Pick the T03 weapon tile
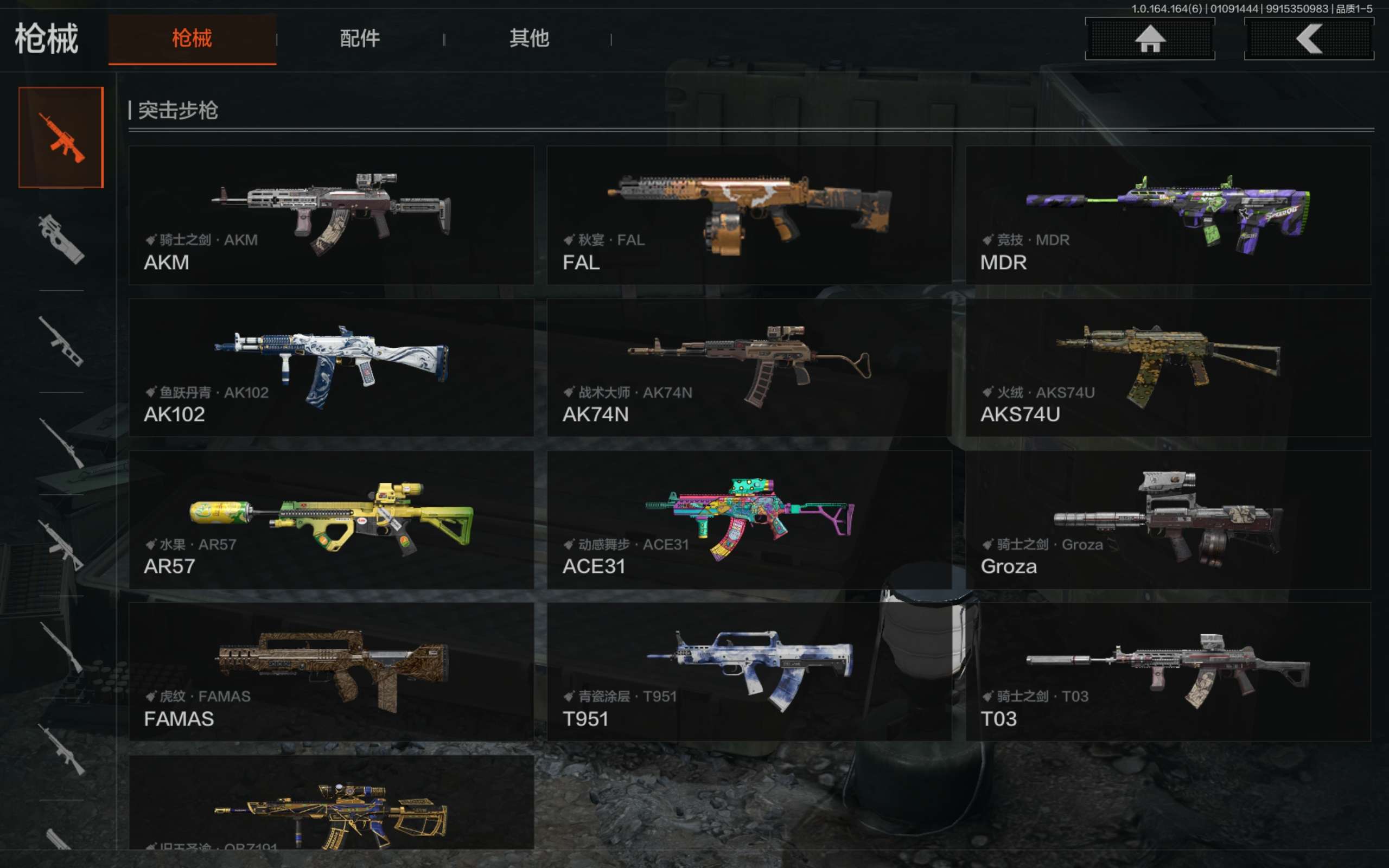The image size is (1389, 868). (1168, 672)
